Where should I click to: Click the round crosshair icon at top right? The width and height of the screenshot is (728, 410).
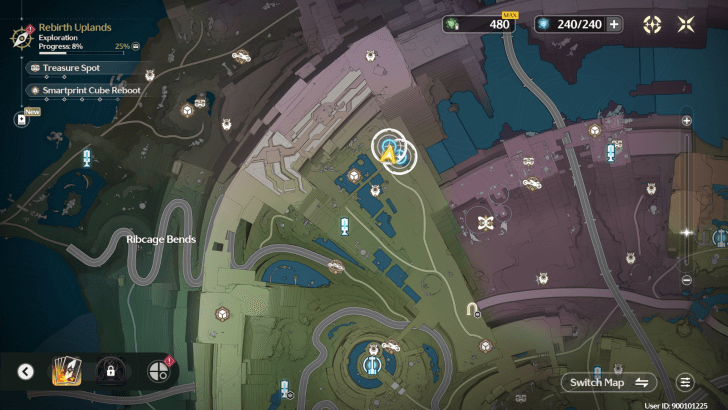pos(653,25)
